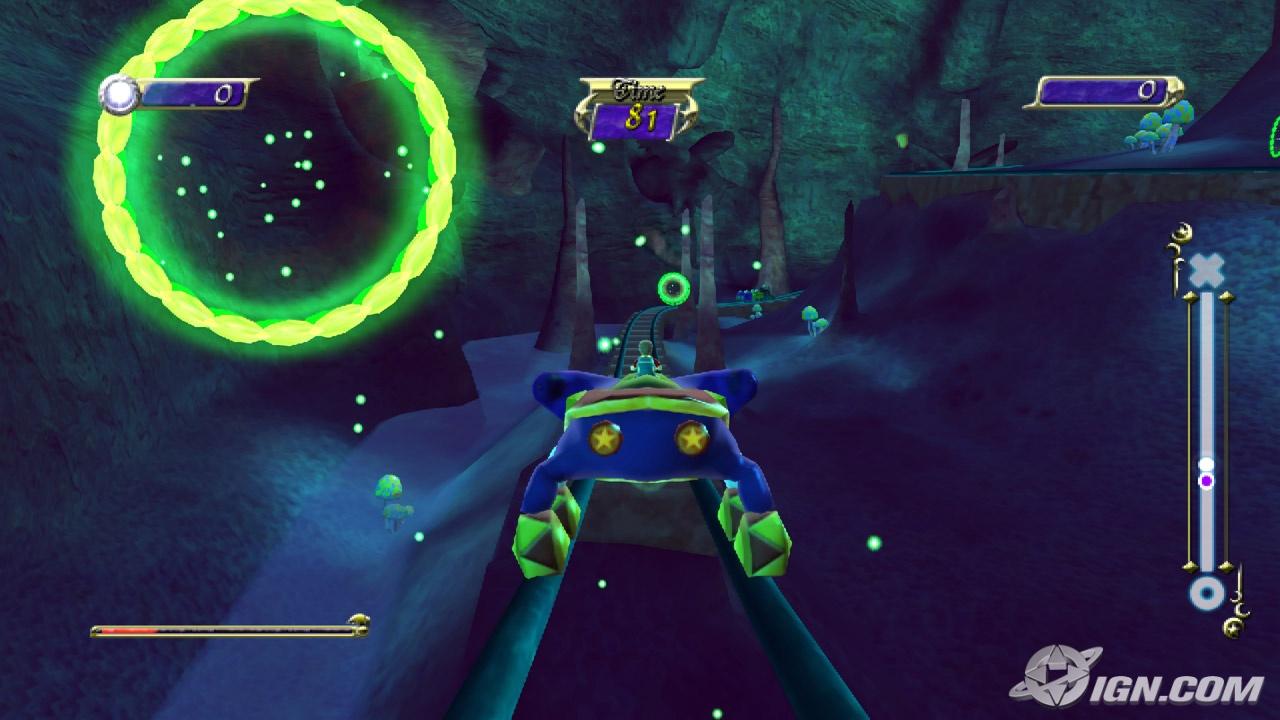Select the X goal marker atop the track gauge
This screenshot has height=720, width=1280.
(1207, 270)
